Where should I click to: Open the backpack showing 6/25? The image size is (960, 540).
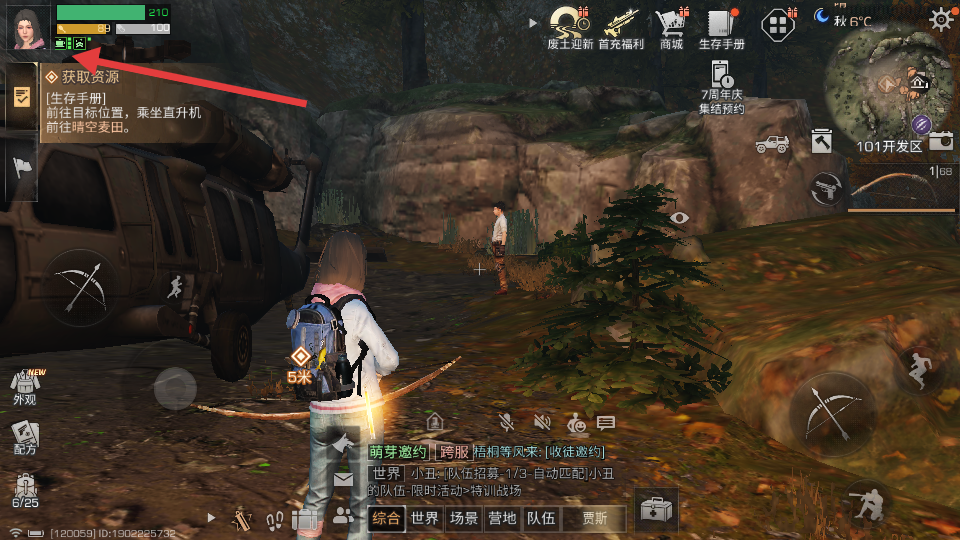click(x=24, y=490)
